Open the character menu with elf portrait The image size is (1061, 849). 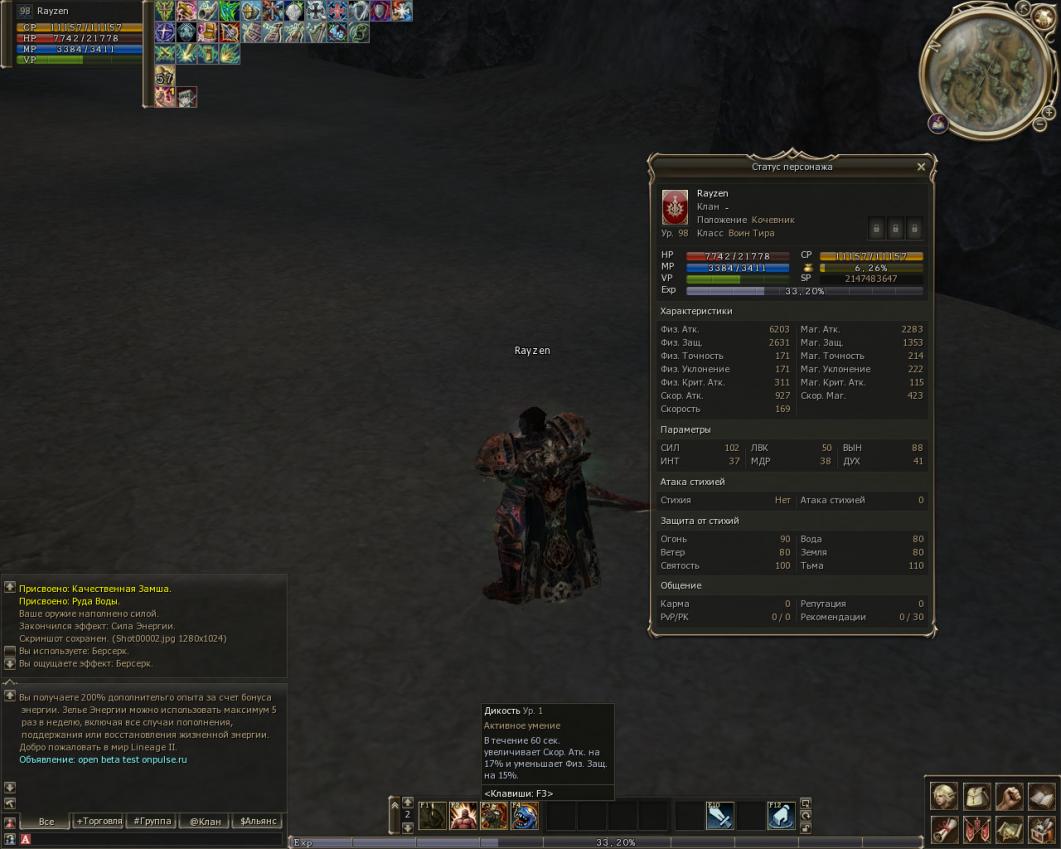point(944,796)
